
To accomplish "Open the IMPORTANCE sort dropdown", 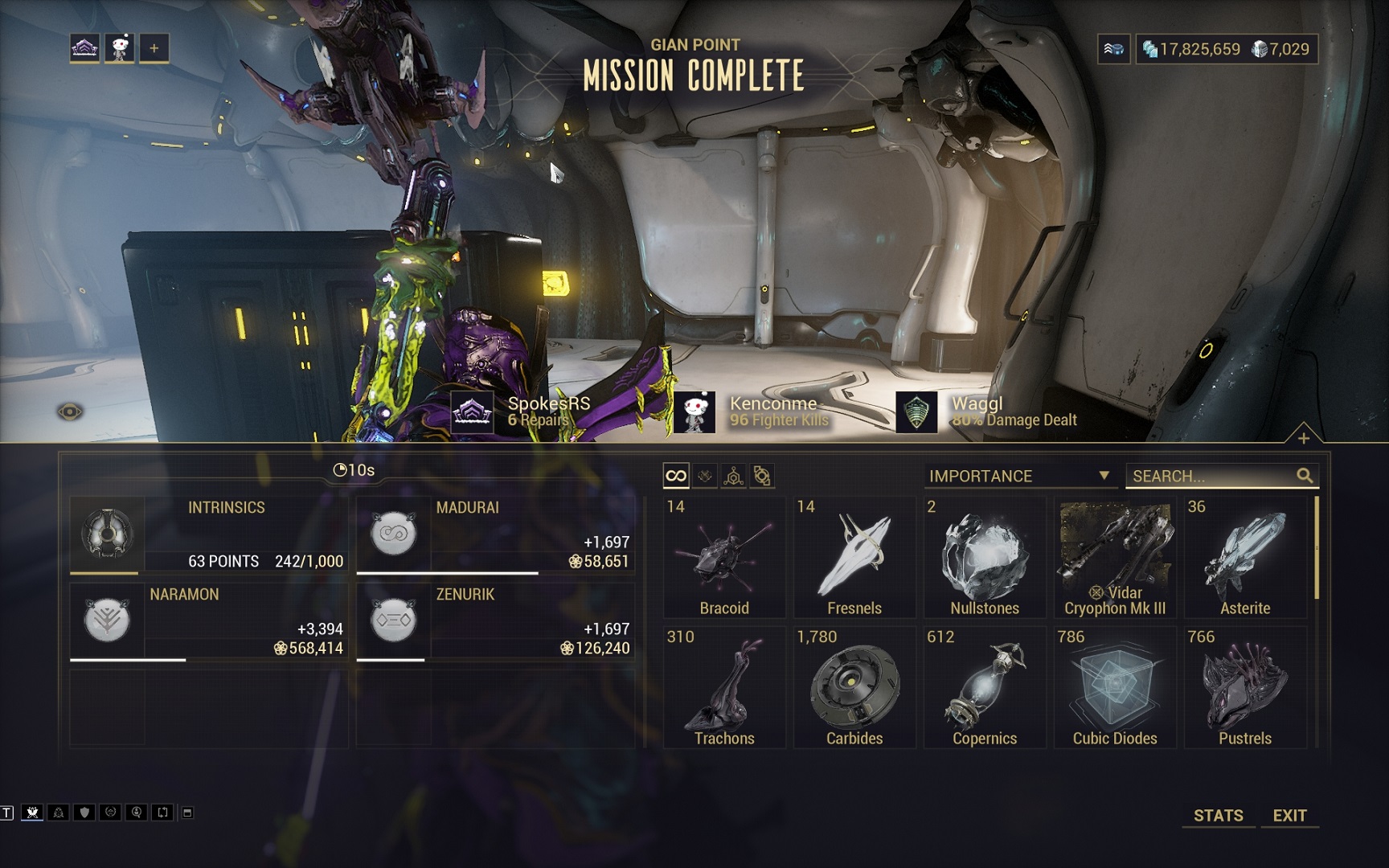I will tap(1018, 476).
